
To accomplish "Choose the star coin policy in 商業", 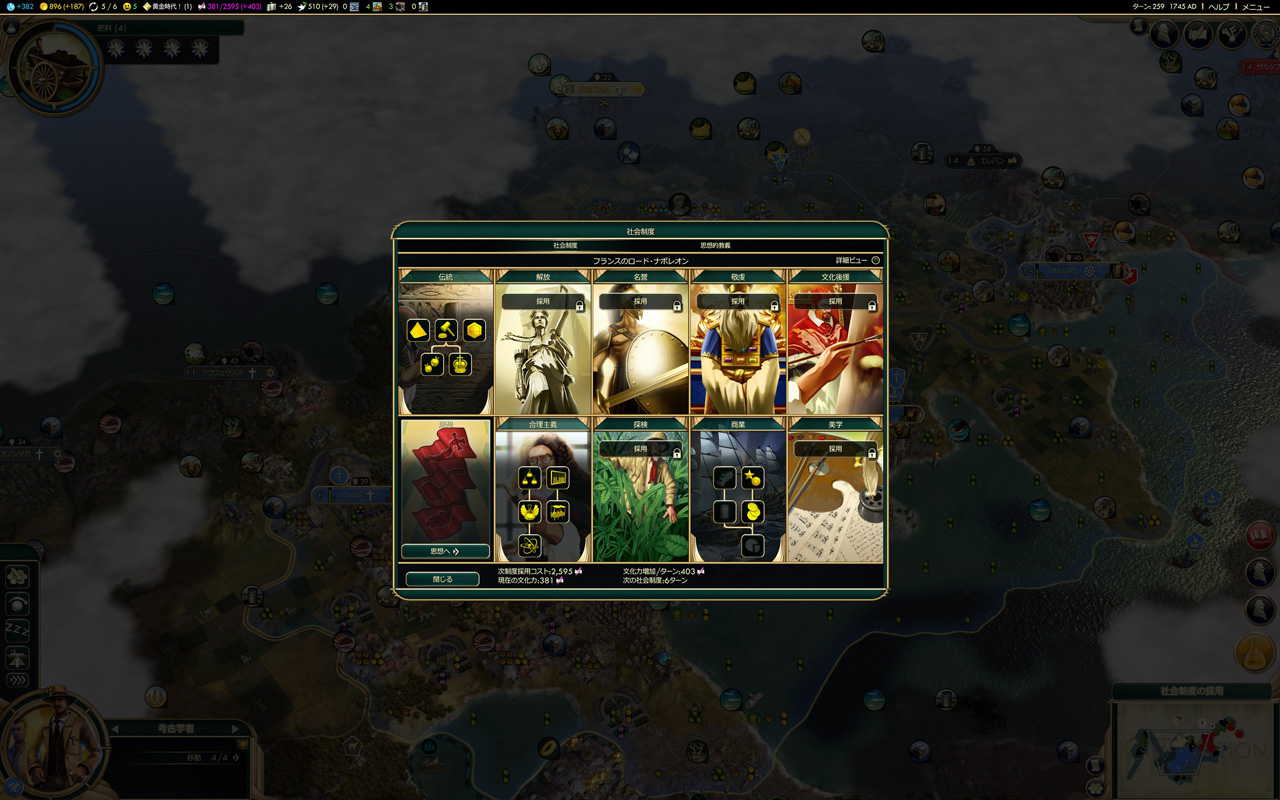I will pyautogui.click(x=752, y=478).
